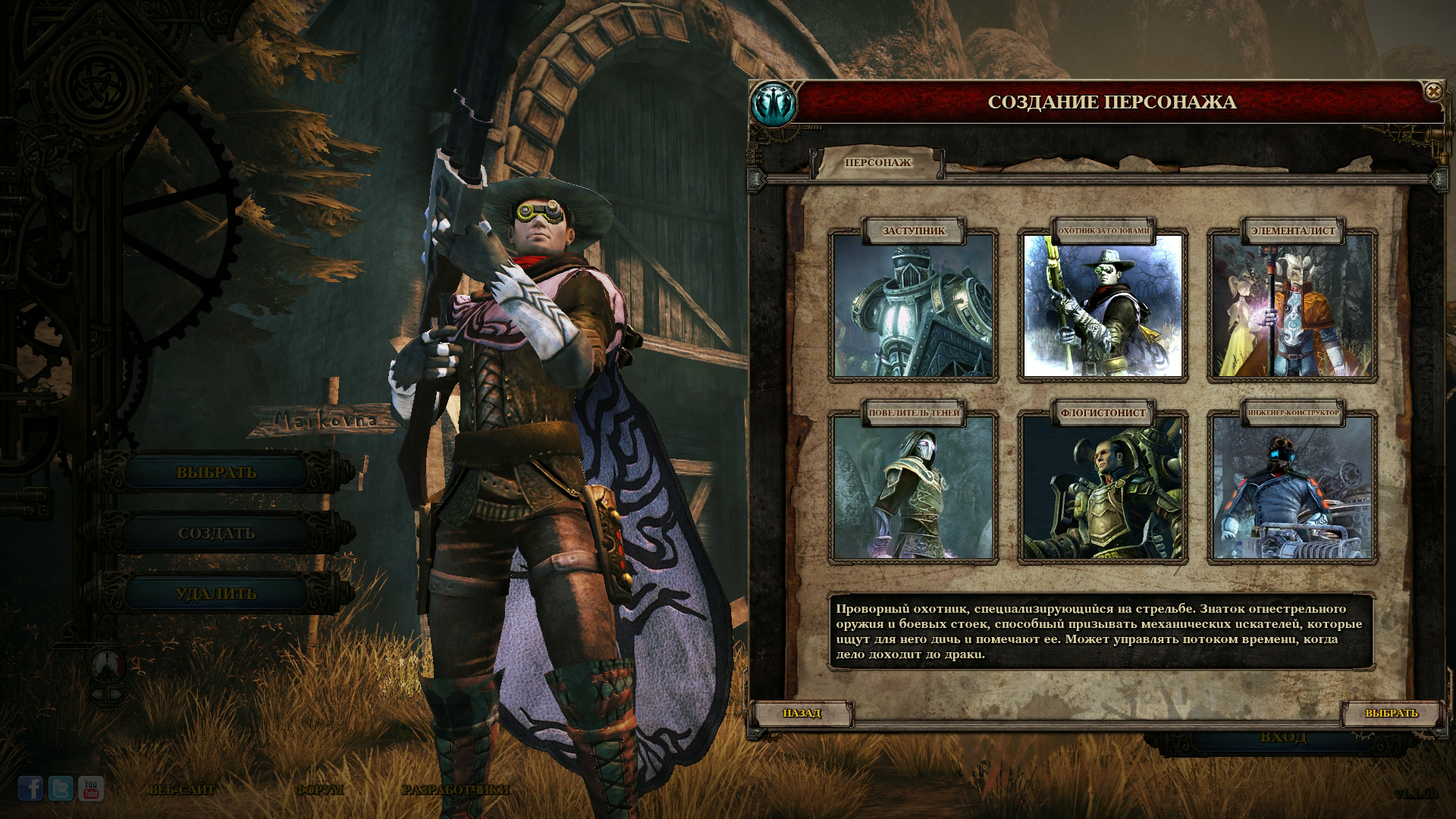Close the character creation window
The width and height of the screenshot is (1456, 819).
coord(1432,92)
